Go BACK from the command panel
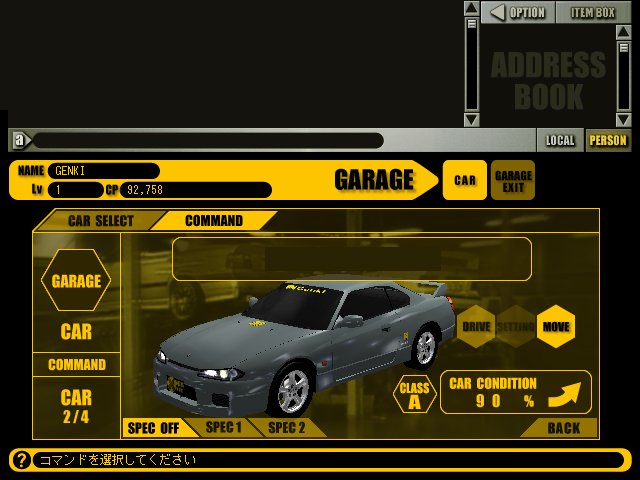 click(x=563, y=428)
